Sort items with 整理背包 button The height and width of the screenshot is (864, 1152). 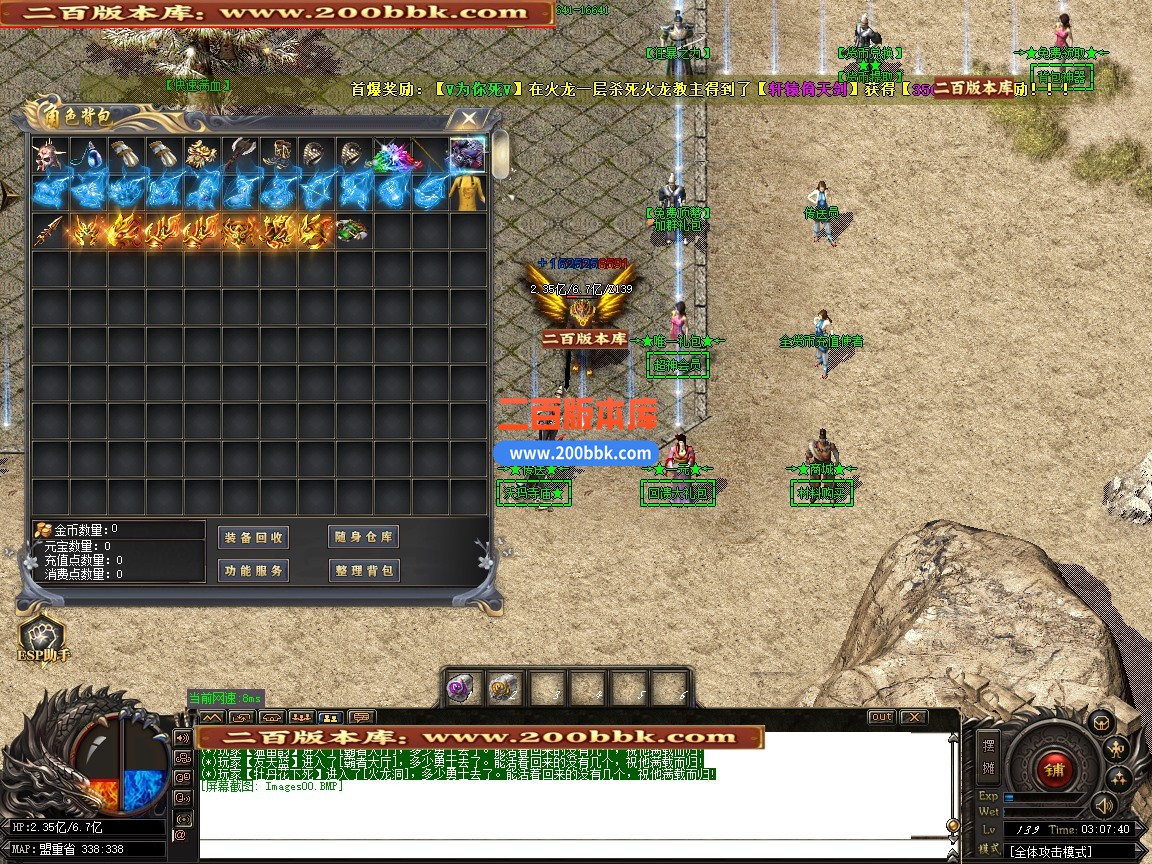[x=363, y=571]
